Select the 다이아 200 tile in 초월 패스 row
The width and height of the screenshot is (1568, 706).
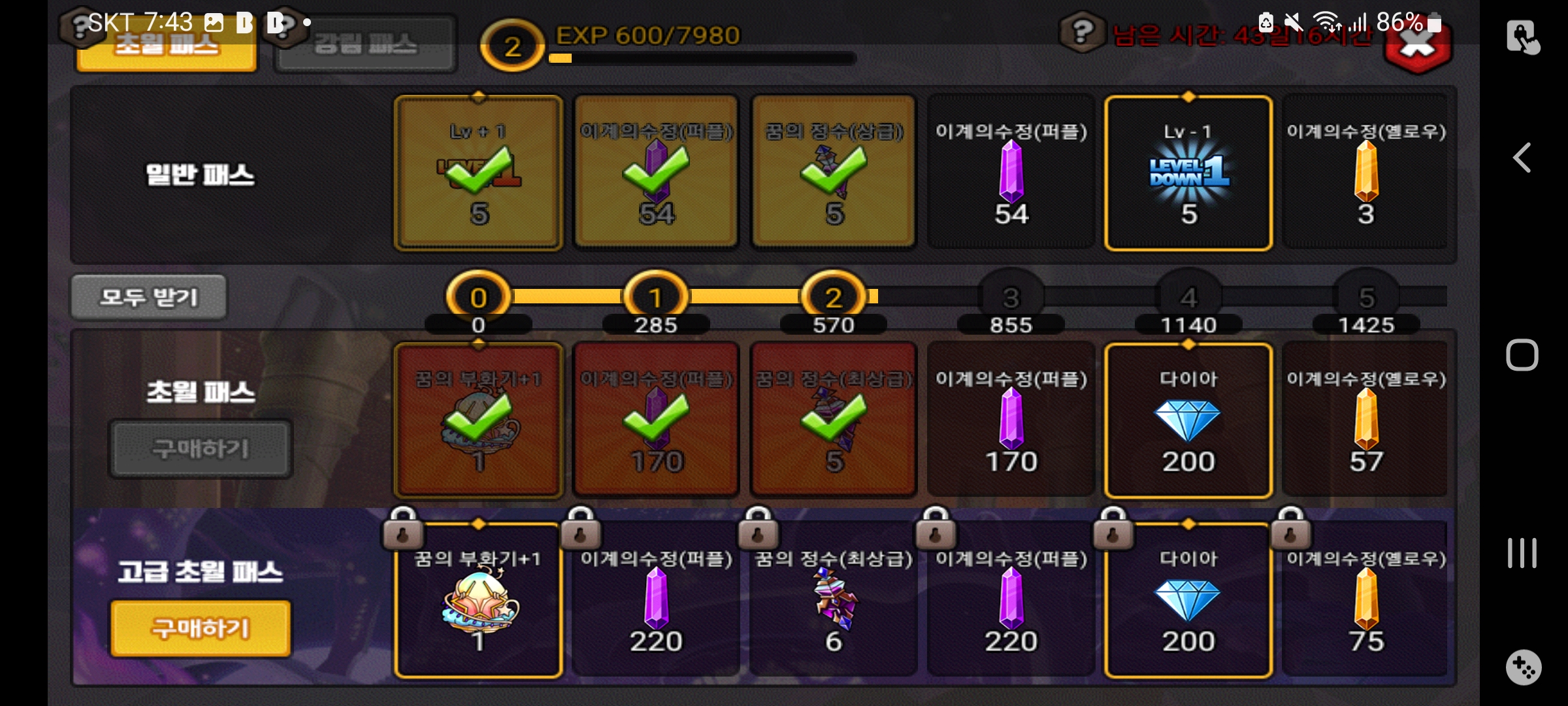[1188, 420]
